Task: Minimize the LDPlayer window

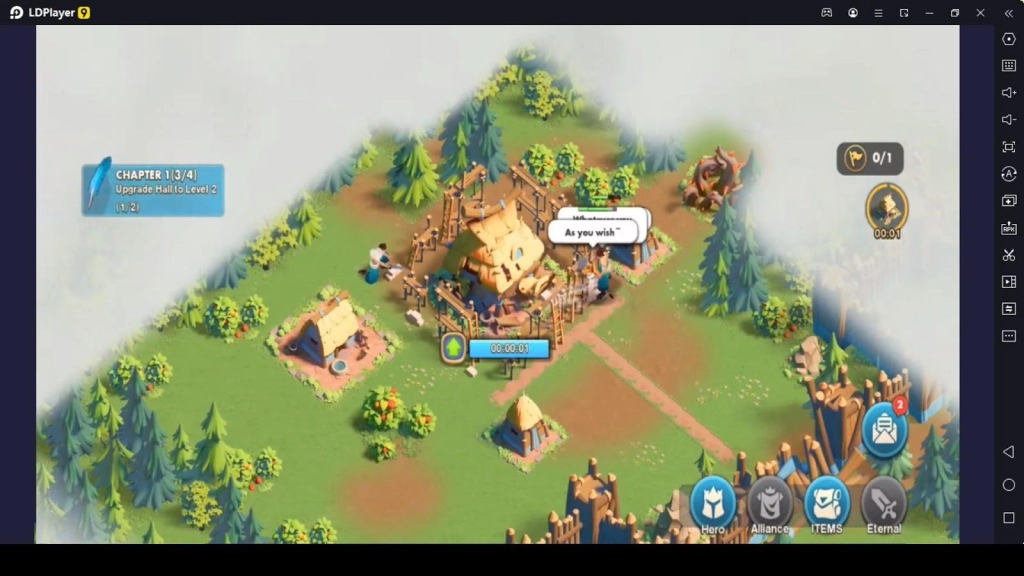Action: click(930, 13)
